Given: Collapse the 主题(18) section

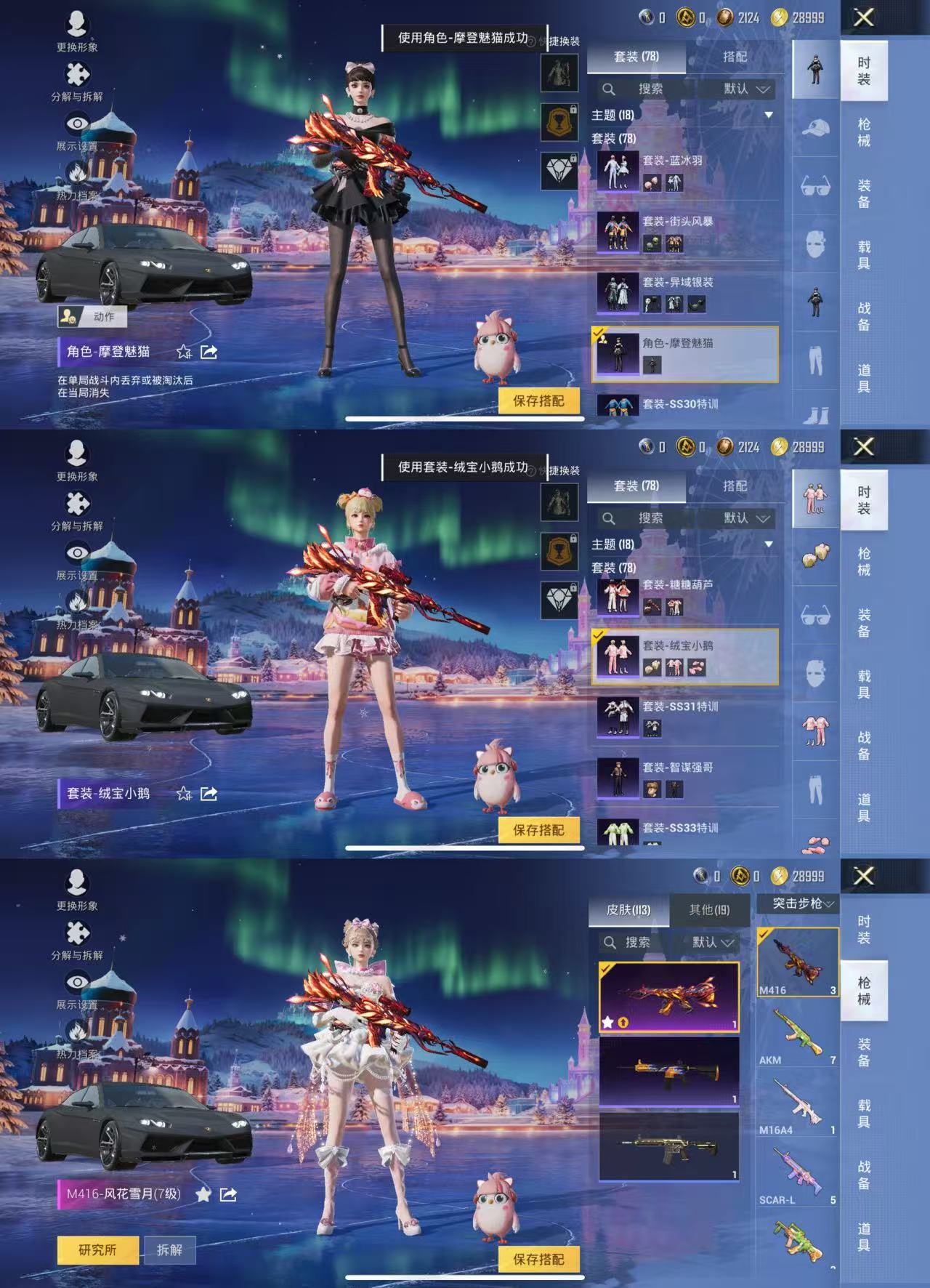Looking at the screenshot, I should tap(768, 115).
